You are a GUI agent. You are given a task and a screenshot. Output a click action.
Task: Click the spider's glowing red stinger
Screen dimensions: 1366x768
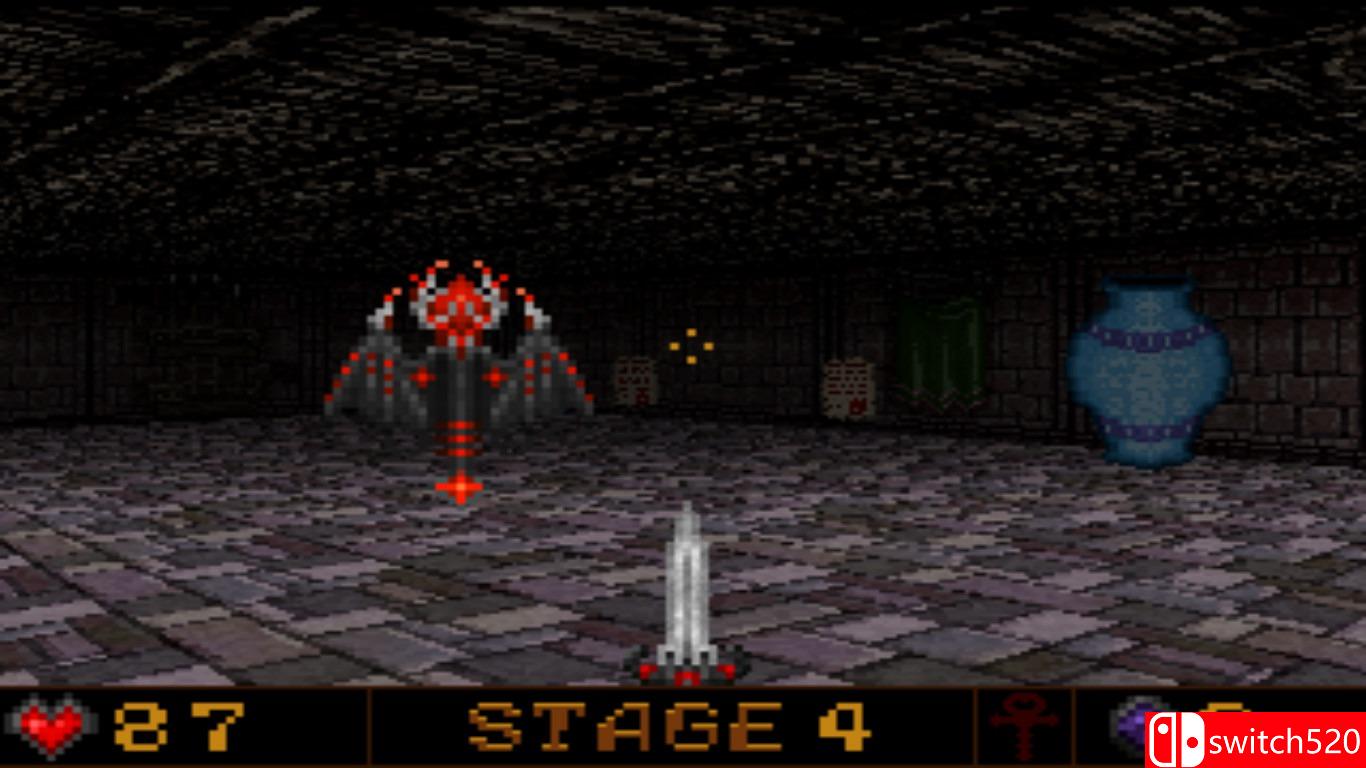(459, 487)
